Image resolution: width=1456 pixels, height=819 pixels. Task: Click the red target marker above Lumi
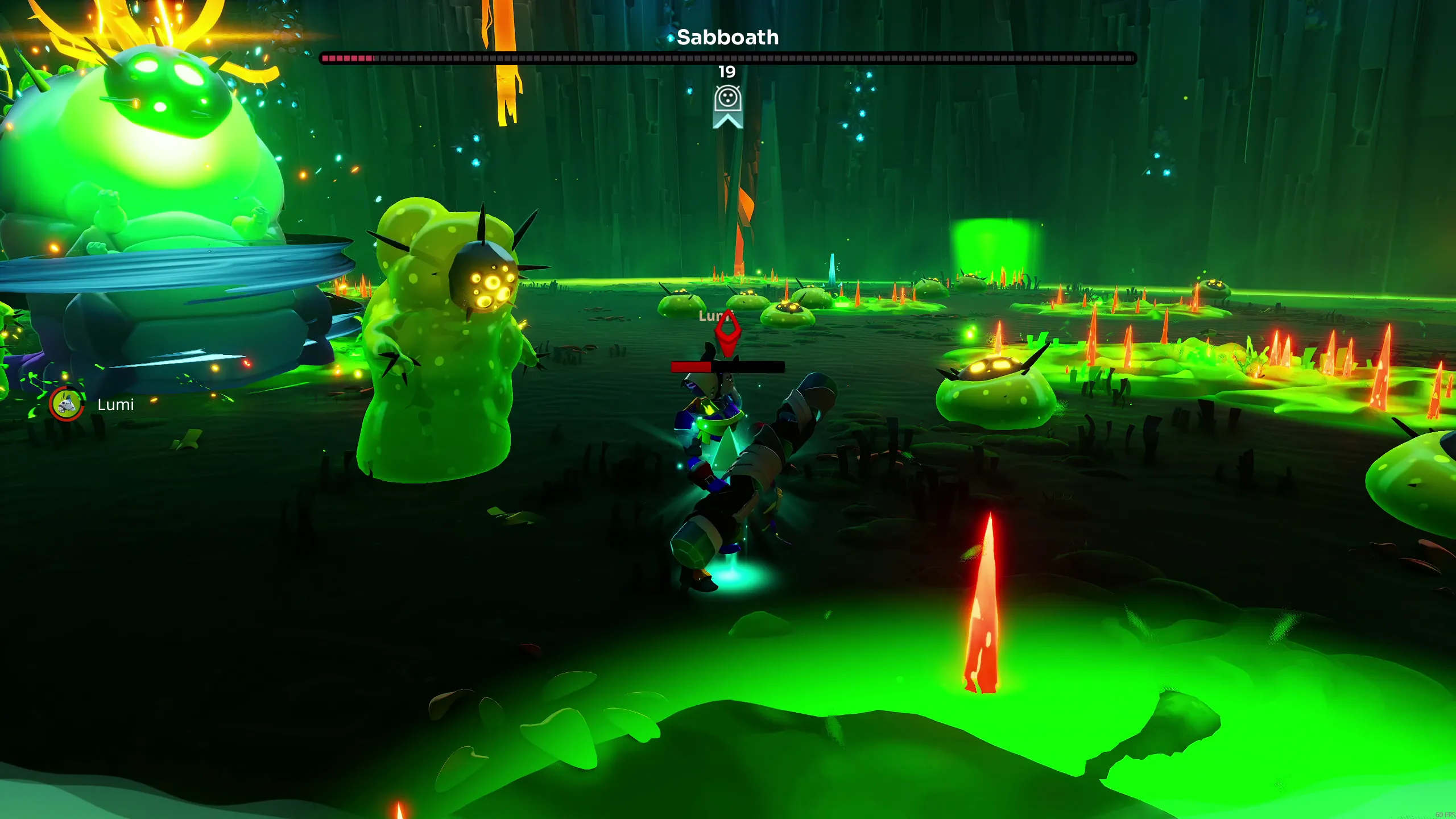click(x=729, y=333)
